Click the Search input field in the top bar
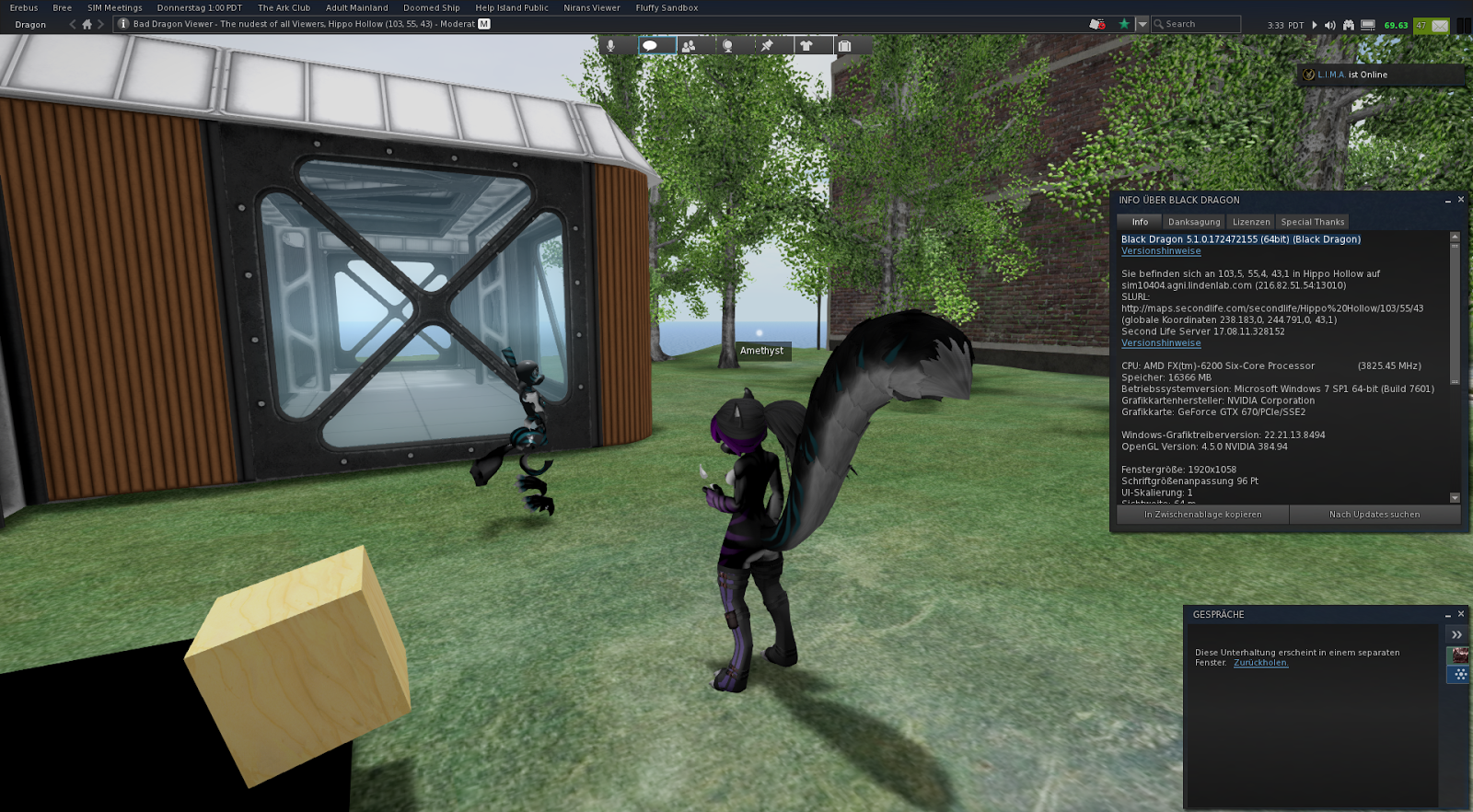Image resolution: width=1473 pixels, height=812 pixels. pos(1197,25)
